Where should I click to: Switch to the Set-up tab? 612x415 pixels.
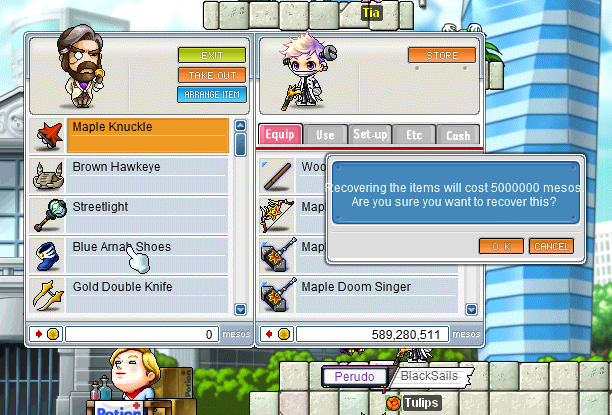click(369, 136)
